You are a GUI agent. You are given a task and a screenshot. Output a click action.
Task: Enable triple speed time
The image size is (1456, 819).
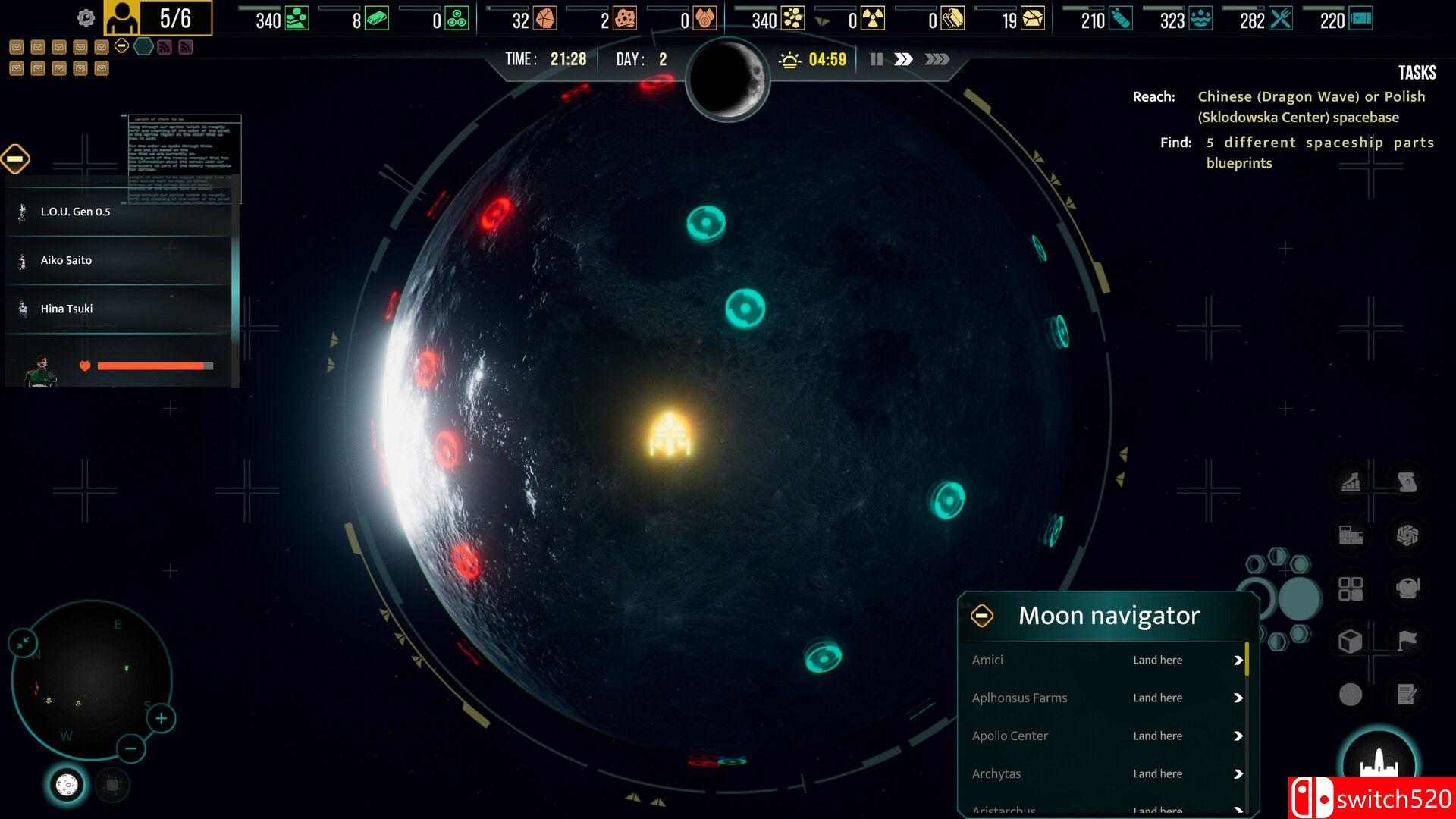coord(938,59)
